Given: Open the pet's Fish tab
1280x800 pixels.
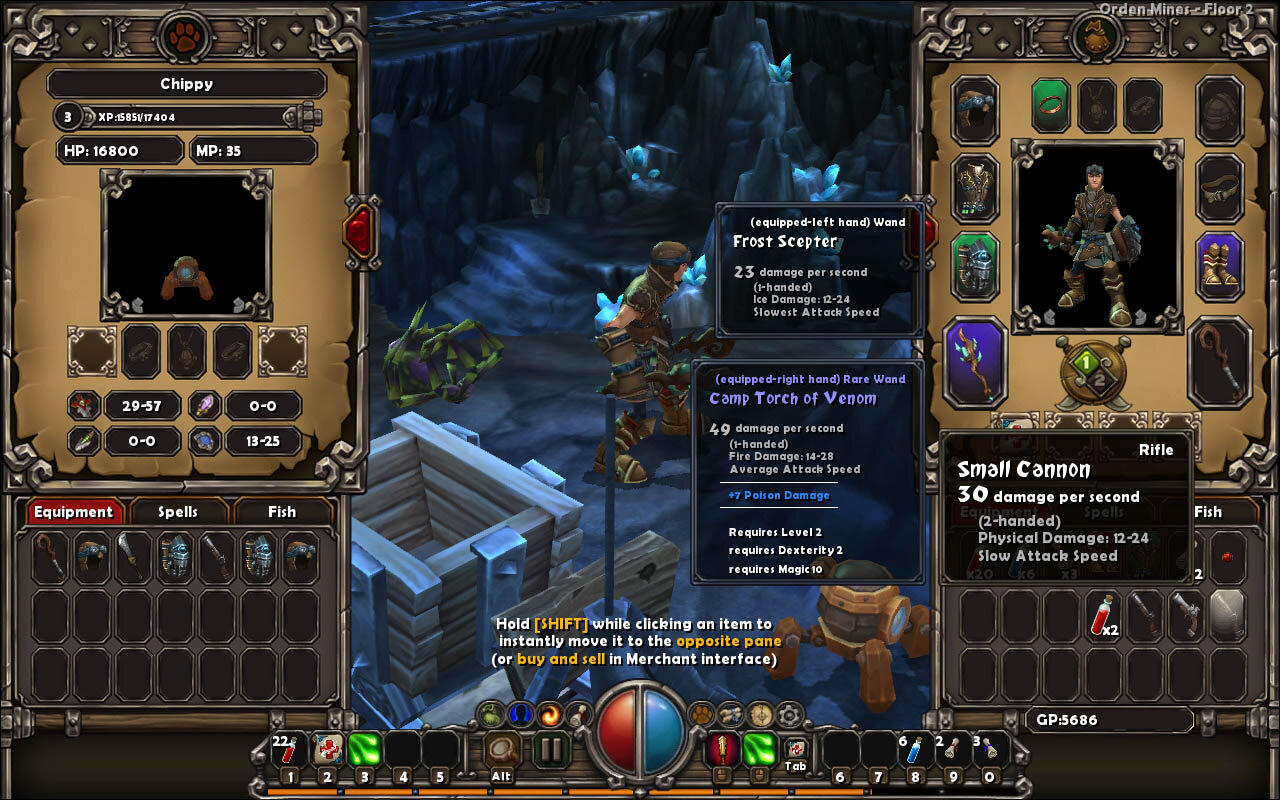Looking at the screenshot, I should (x=281, y=512).
